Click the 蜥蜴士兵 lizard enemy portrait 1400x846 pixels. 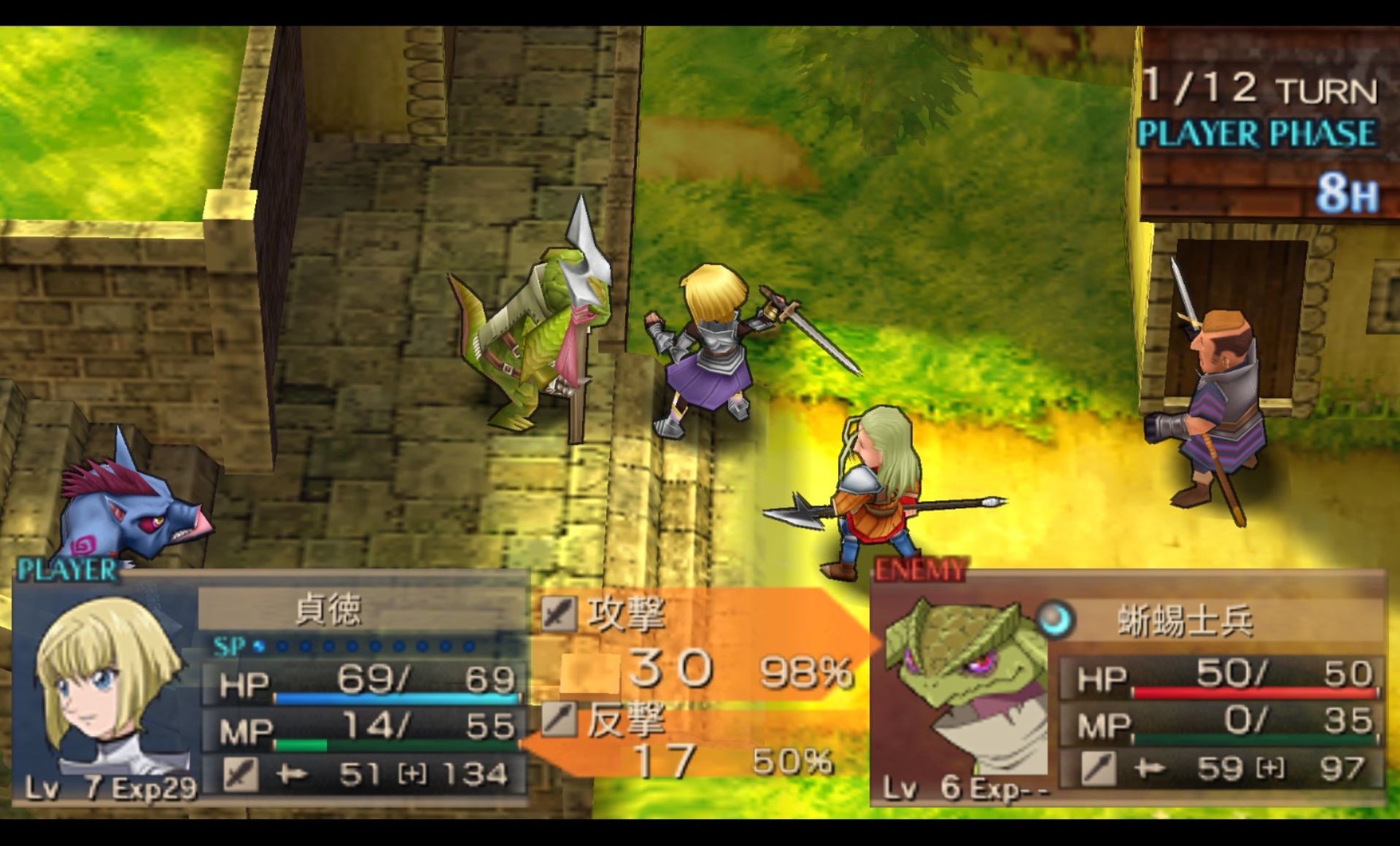click(963, 686)
